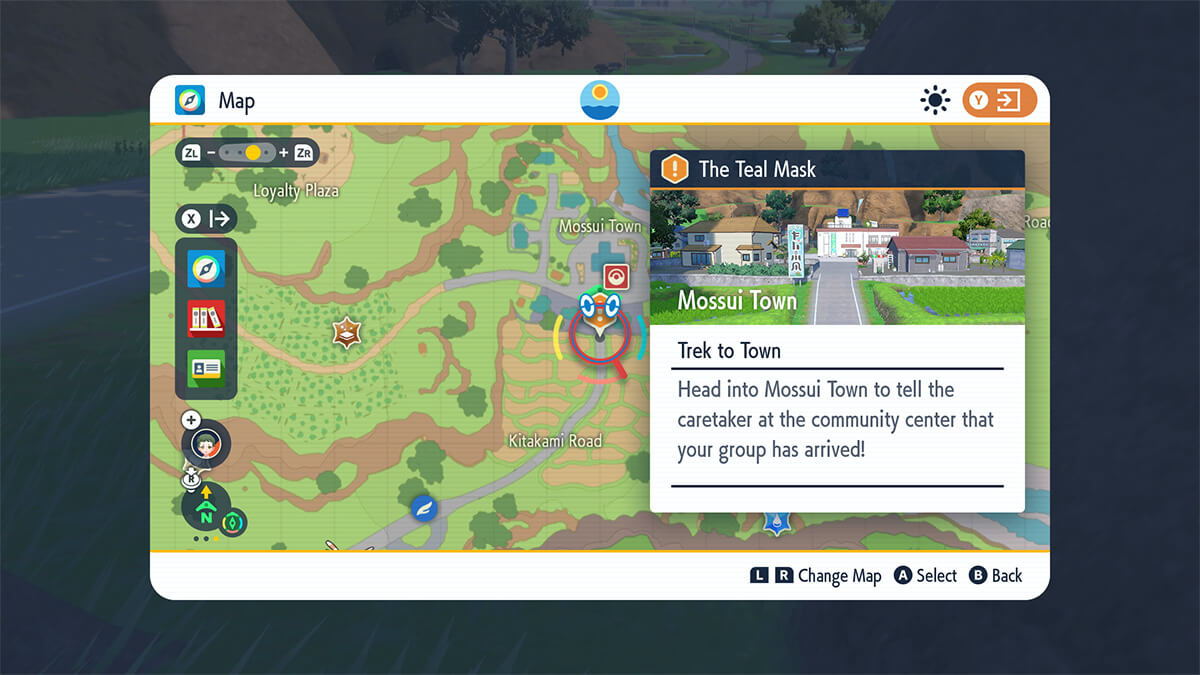Click the orange destination flag on map
Image resolution: width=1200 pixels, height=675 pixels.
pos(600,313)
